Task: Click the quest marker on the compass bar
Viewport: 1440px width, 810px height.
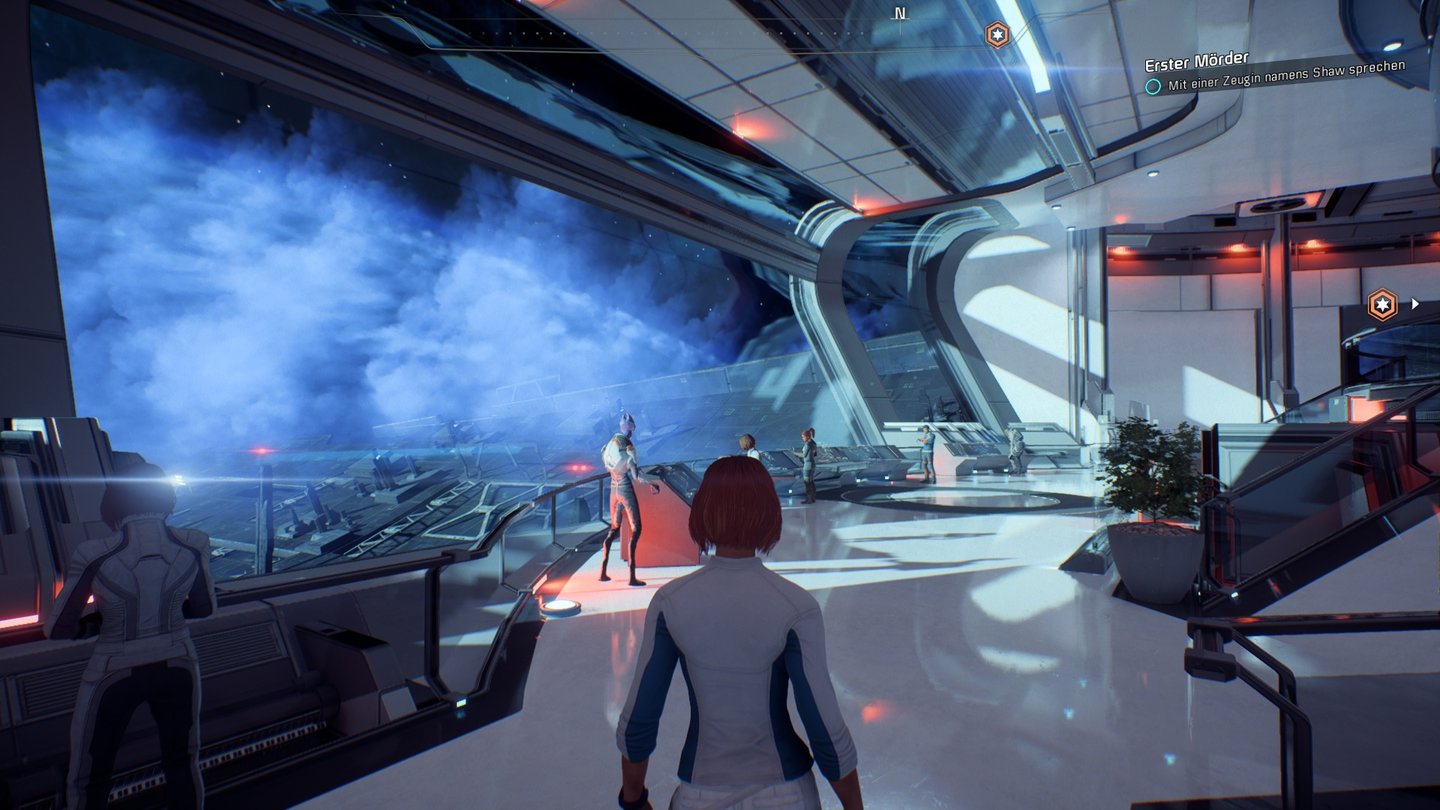Action: (997, 35)
